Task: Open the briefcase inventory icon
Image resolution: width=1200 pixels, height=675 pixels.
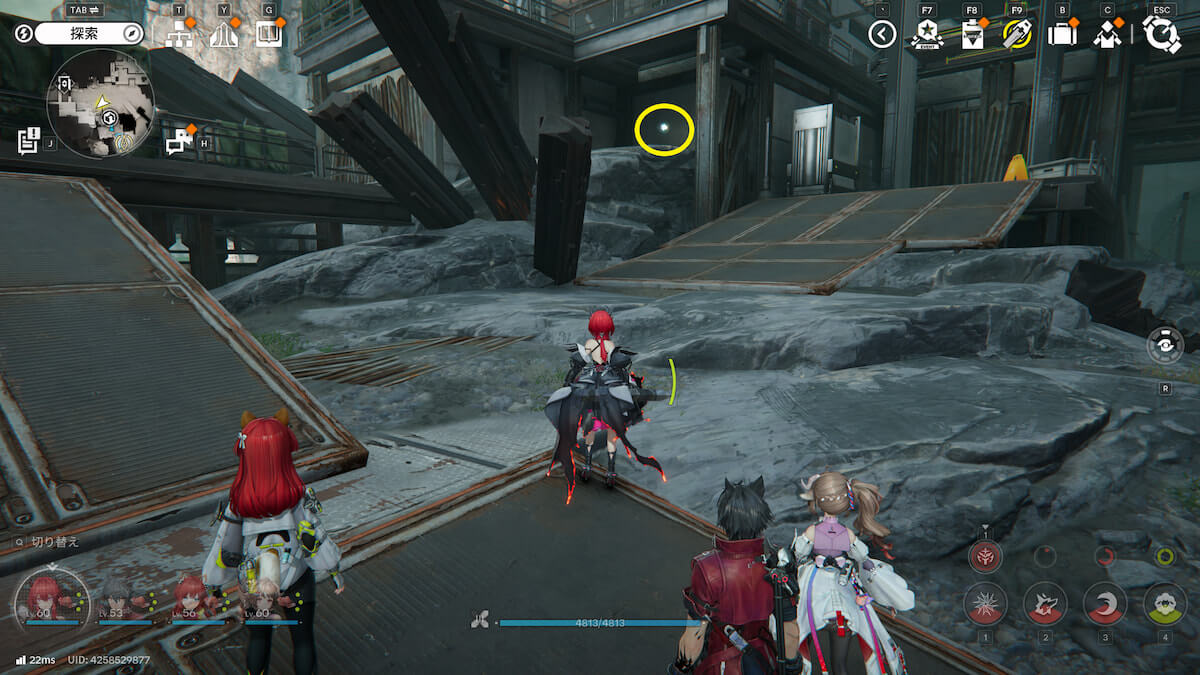Action: [x=1062, y=35]
